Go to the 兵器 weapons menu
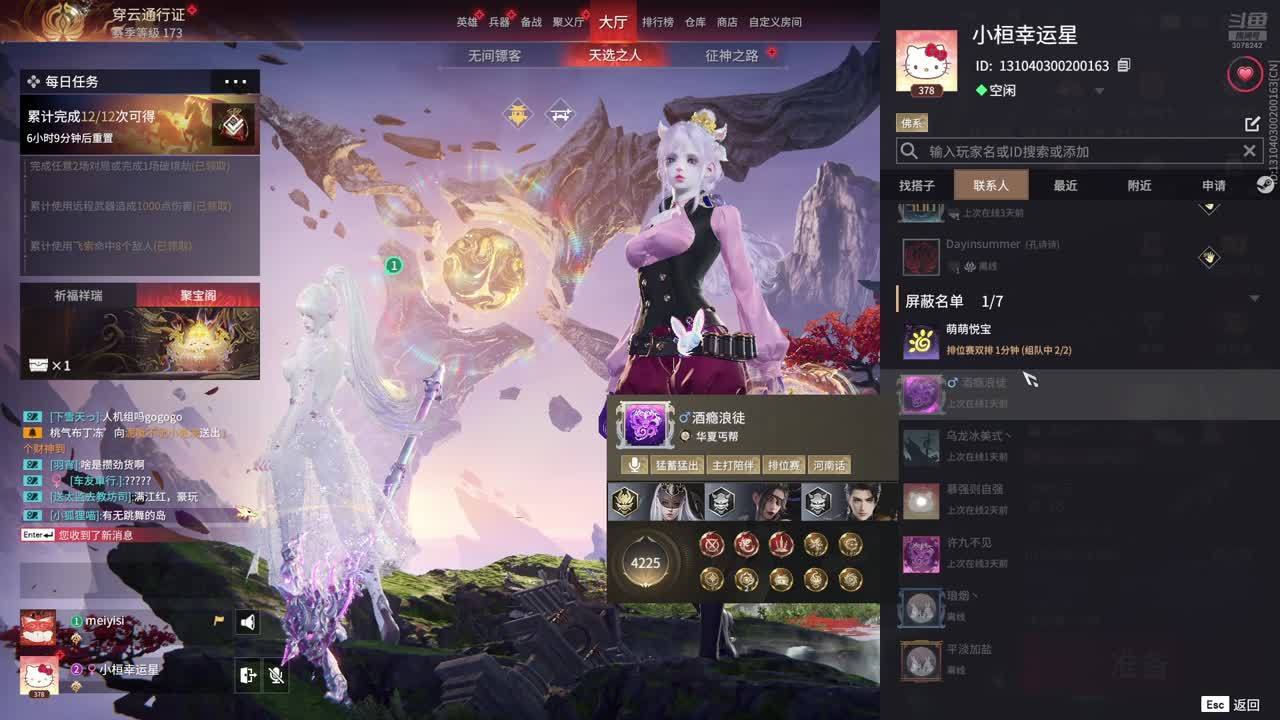This screenshot has height=720, width=1280. click(499, 22)
